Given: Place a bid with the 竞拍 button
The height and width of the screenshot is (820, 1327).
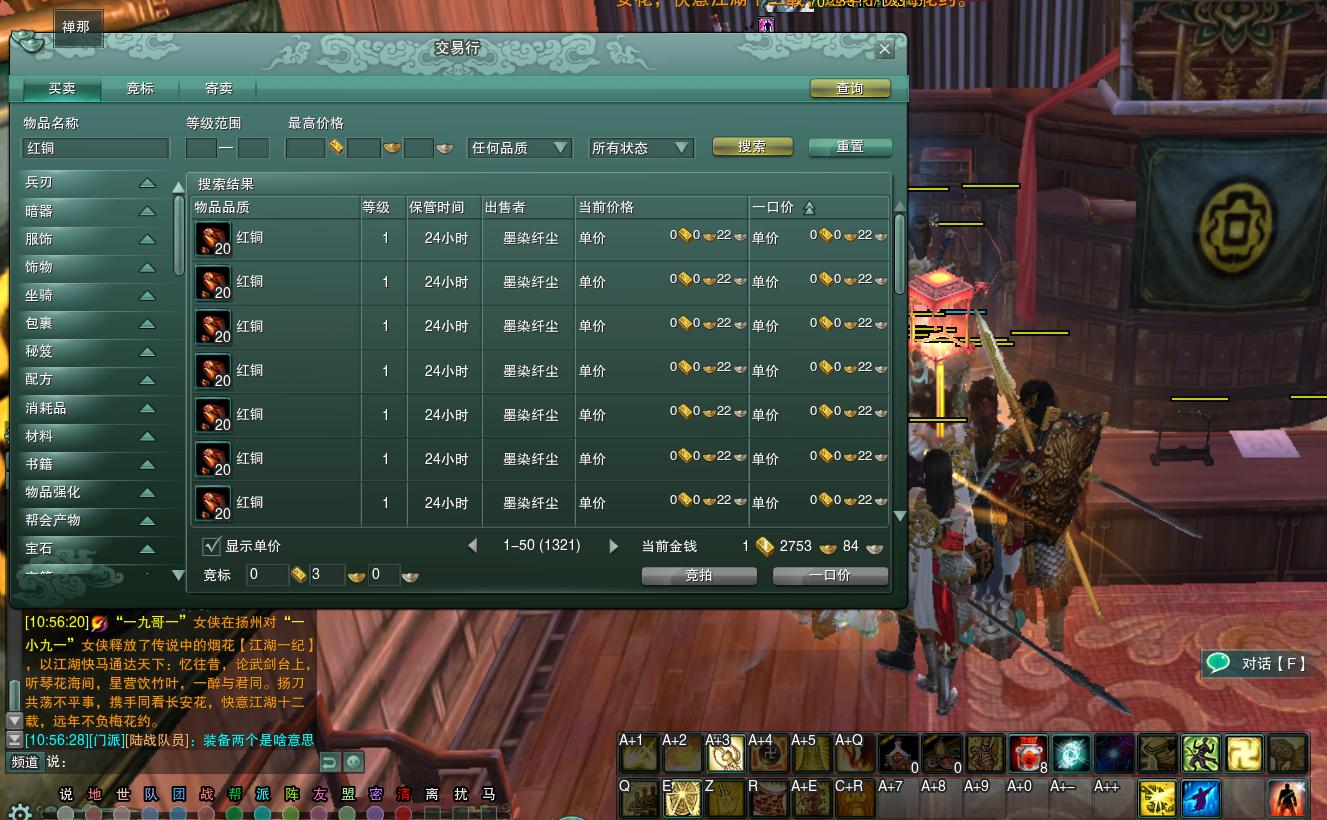Looking at the screenshot, I should point(699,576).
